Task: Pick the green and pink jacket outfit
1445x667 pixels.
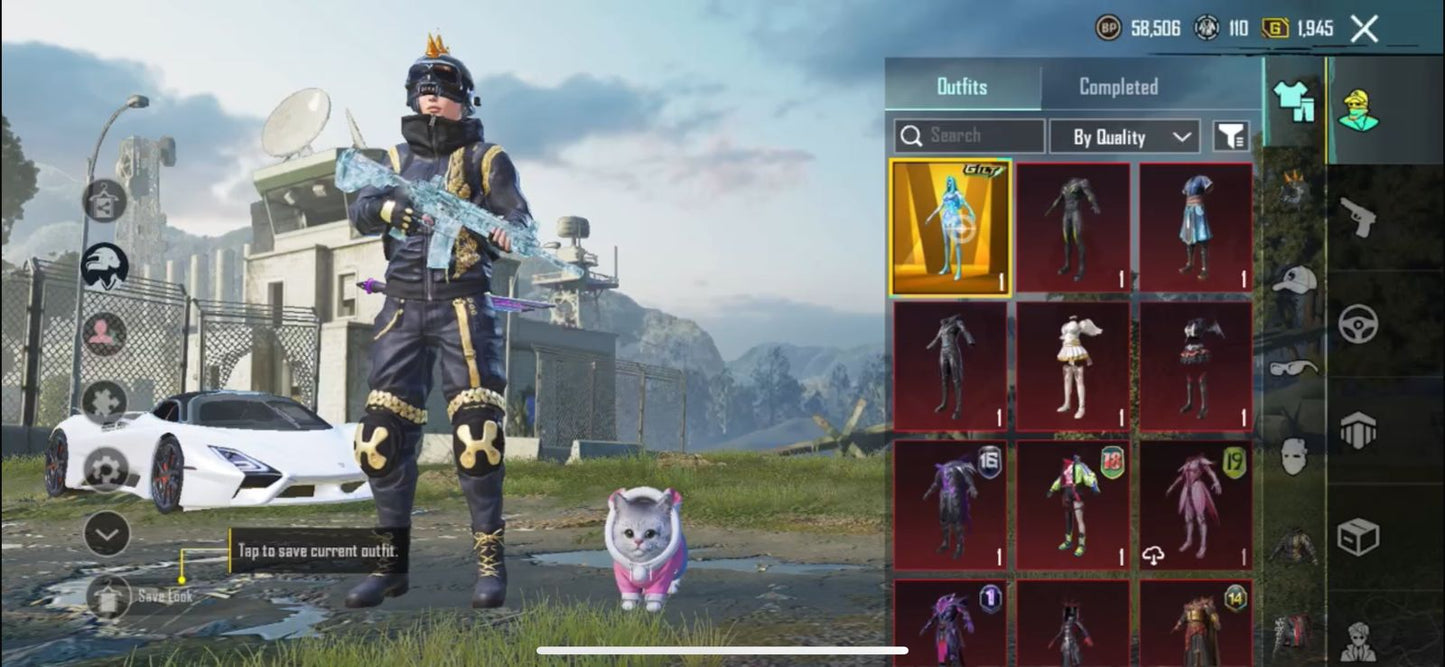Action: click(x=1073, y=505)
